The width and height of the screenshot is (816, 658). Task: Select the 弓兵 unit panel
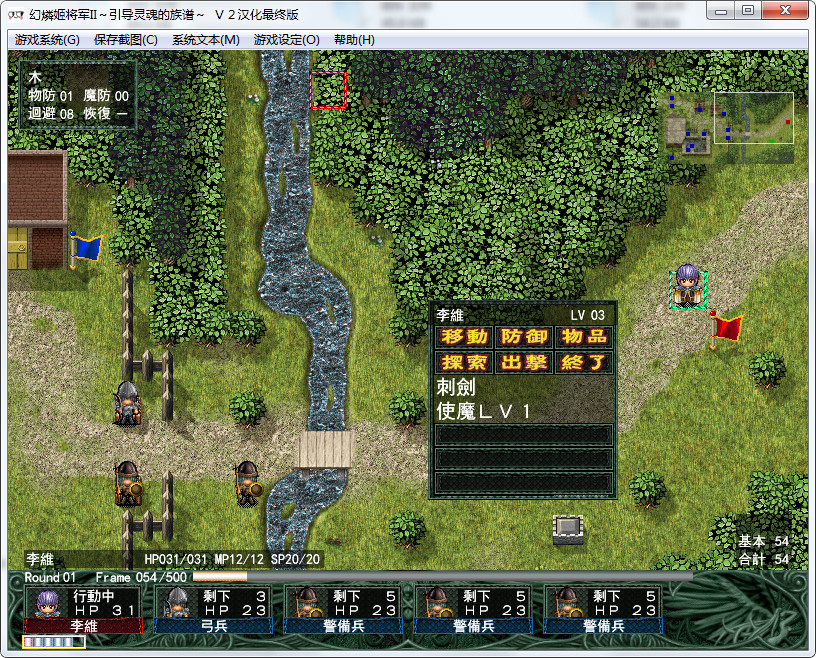[212, 610]
